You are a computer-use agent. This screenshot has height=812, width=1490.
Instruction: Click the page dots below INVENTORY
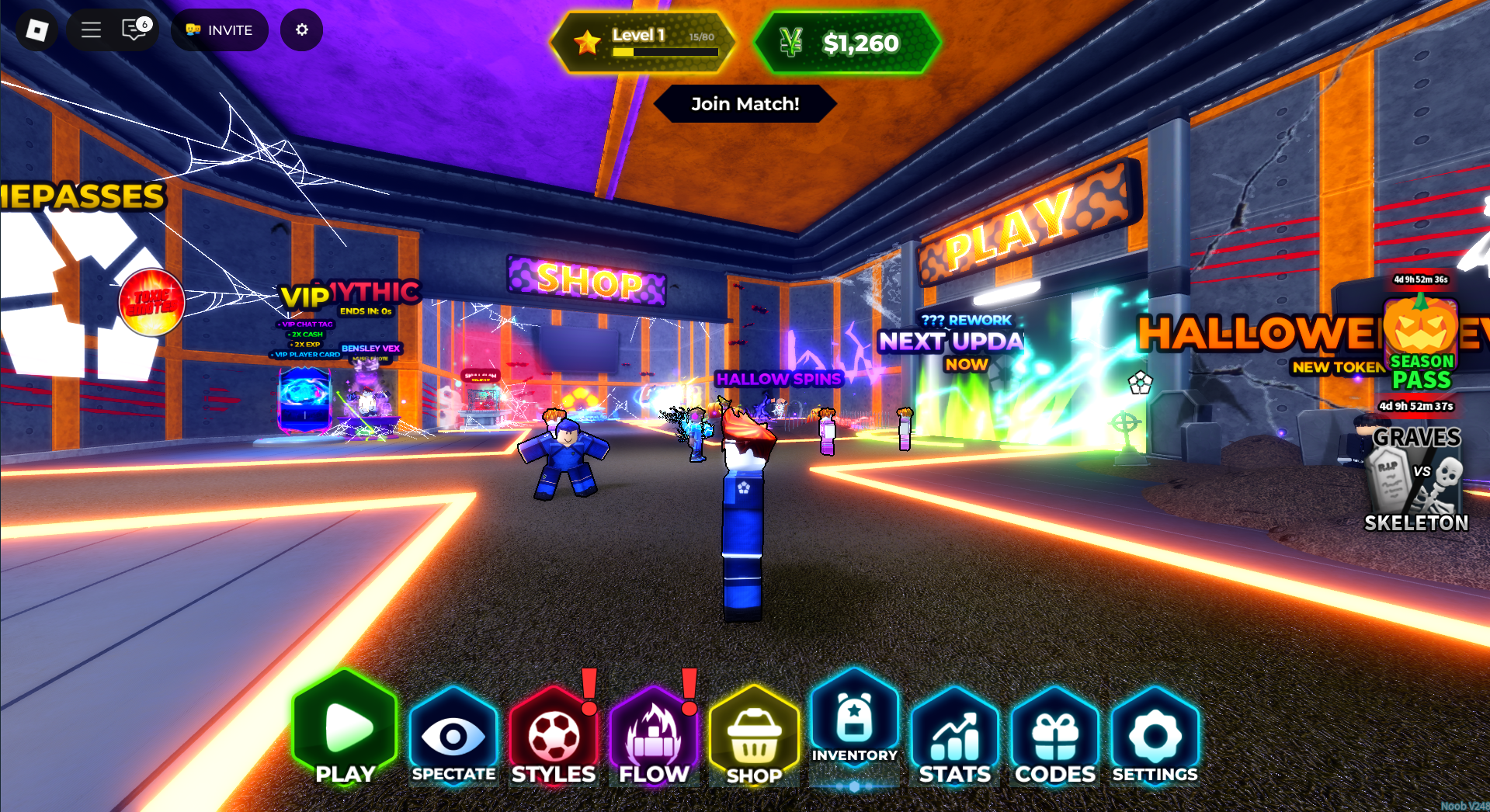click(854, 786)
